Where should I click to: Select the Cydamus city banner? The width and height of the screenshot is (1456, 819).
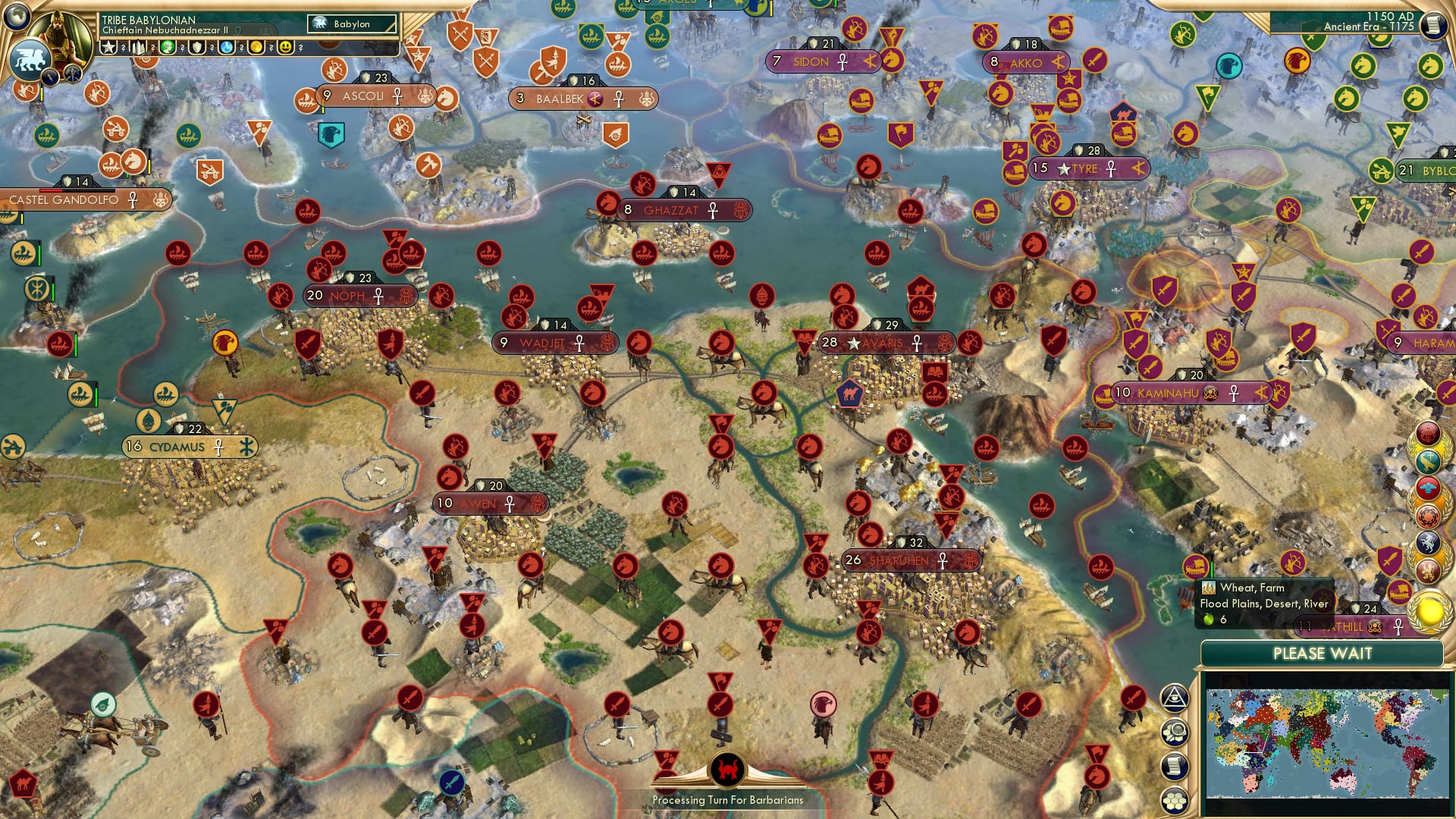(177, 447)
